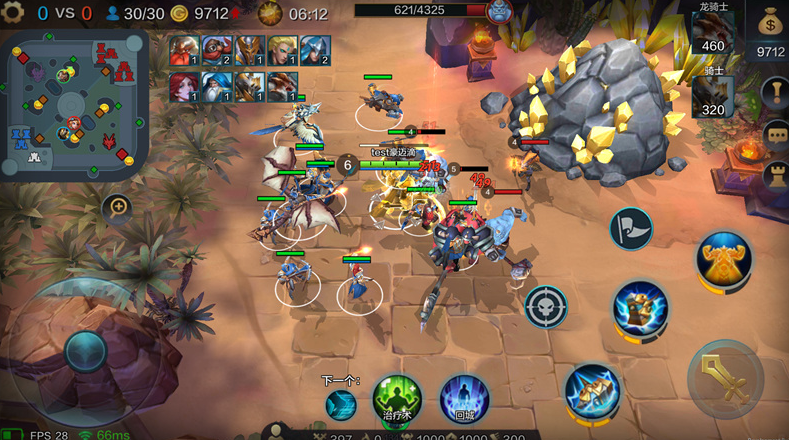Screen dimensions: 789x440
Task: Move with the virtual joystick knob
Action: tap(85, 351)
